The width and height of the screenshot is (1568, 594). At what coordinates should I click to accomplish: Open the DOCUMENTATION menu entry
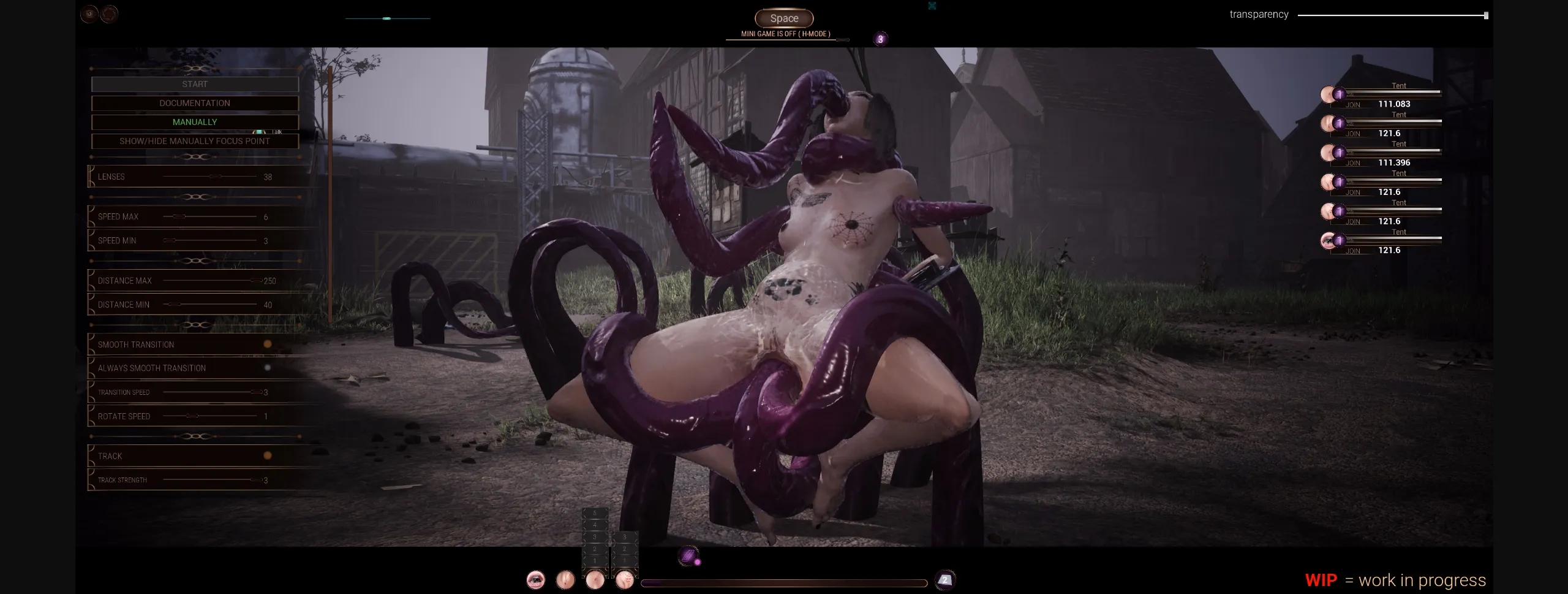[195, 103]
